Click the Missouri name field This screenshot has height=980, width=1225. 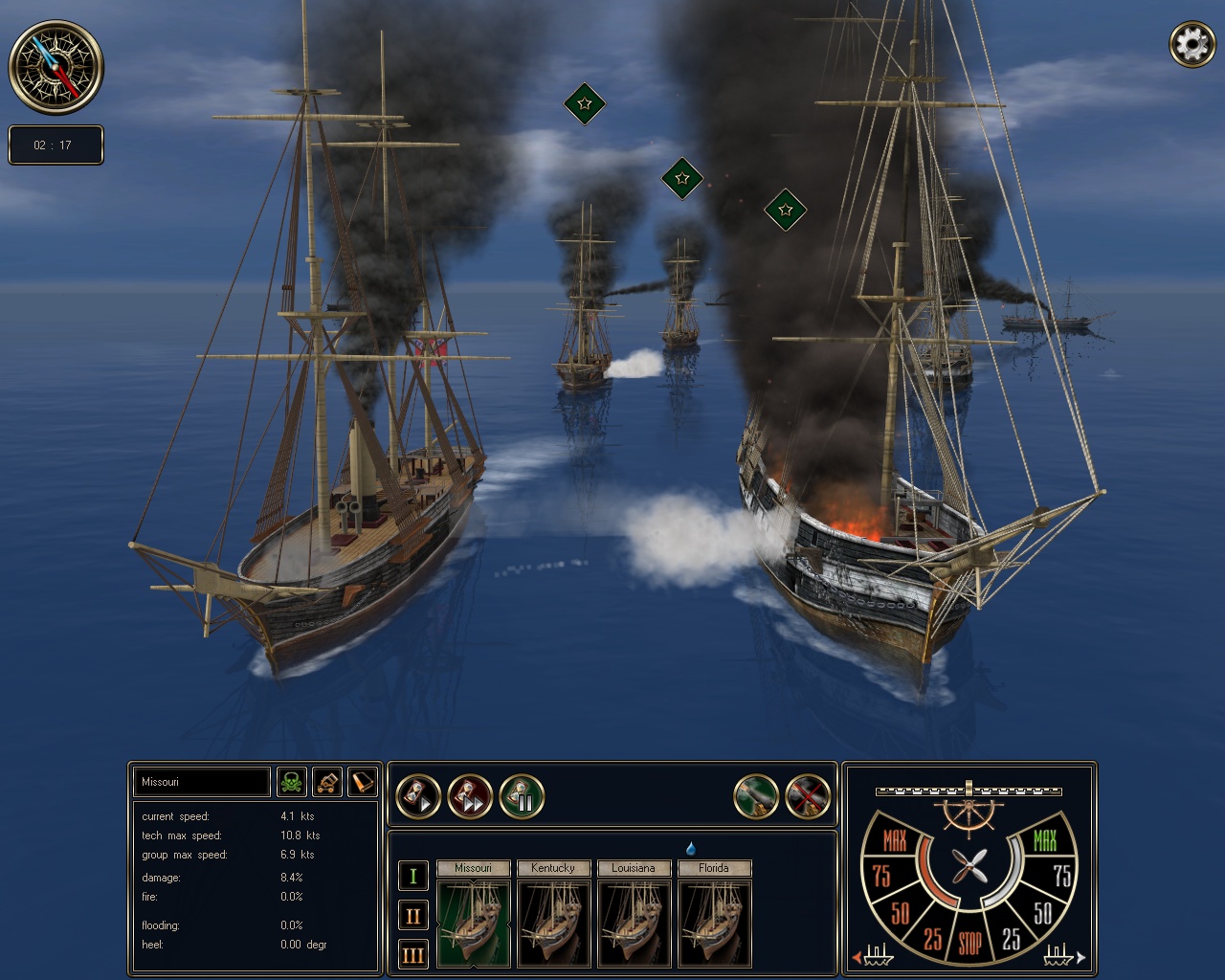(x=201, y=782)
